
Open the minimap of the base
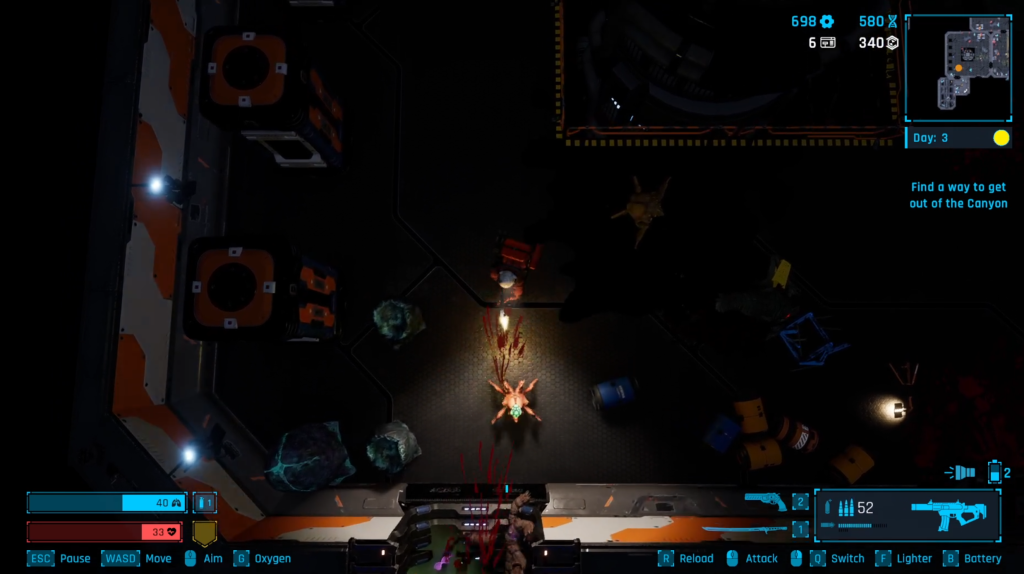pos(958,68)
